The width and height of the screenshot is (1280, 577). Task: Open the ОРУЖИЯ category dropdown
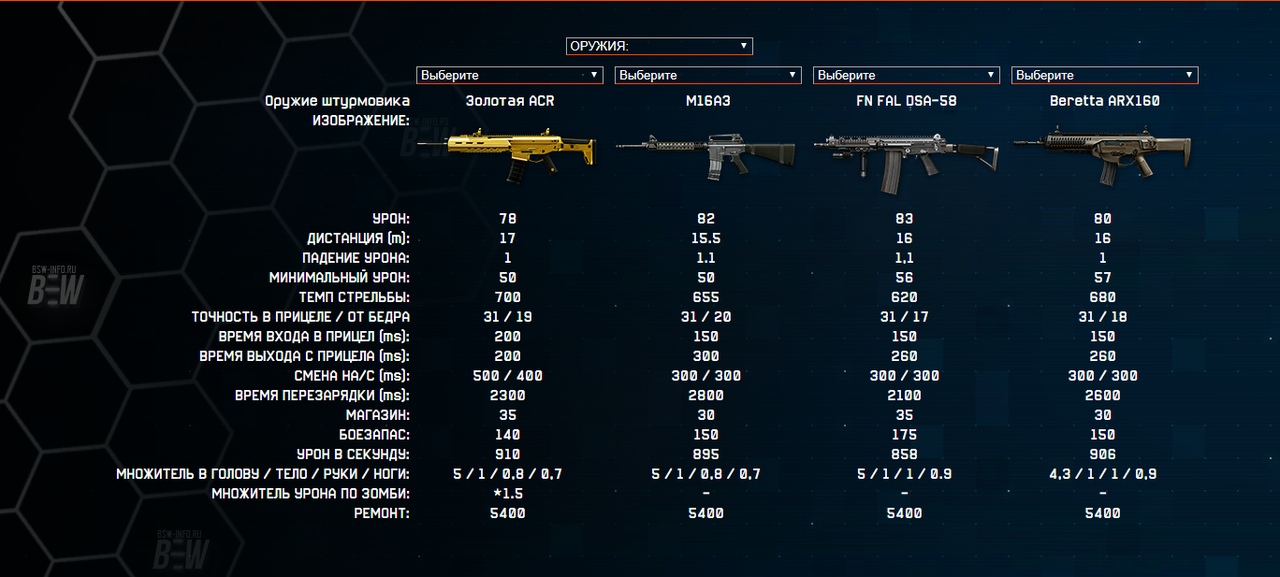point(658,46)
